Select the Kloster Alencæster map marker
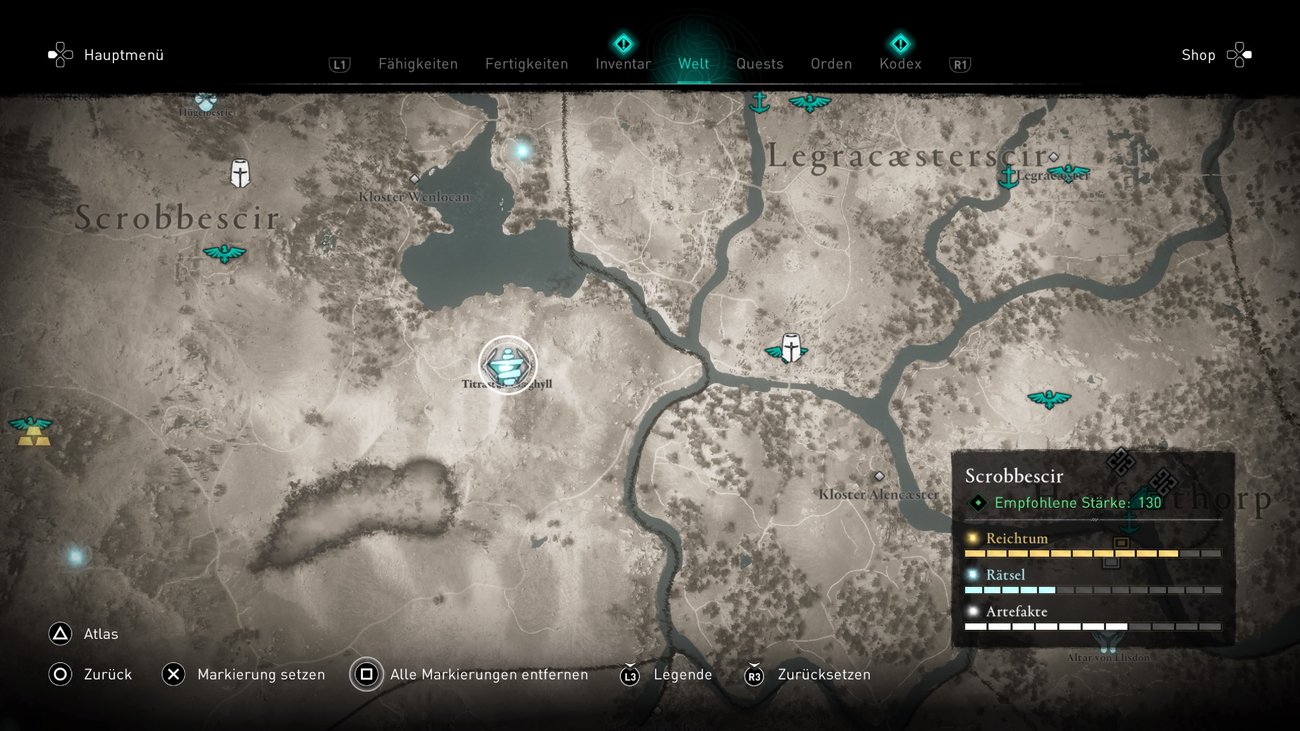The width and height of the screenshot is (1300, 731). [879, 476]
